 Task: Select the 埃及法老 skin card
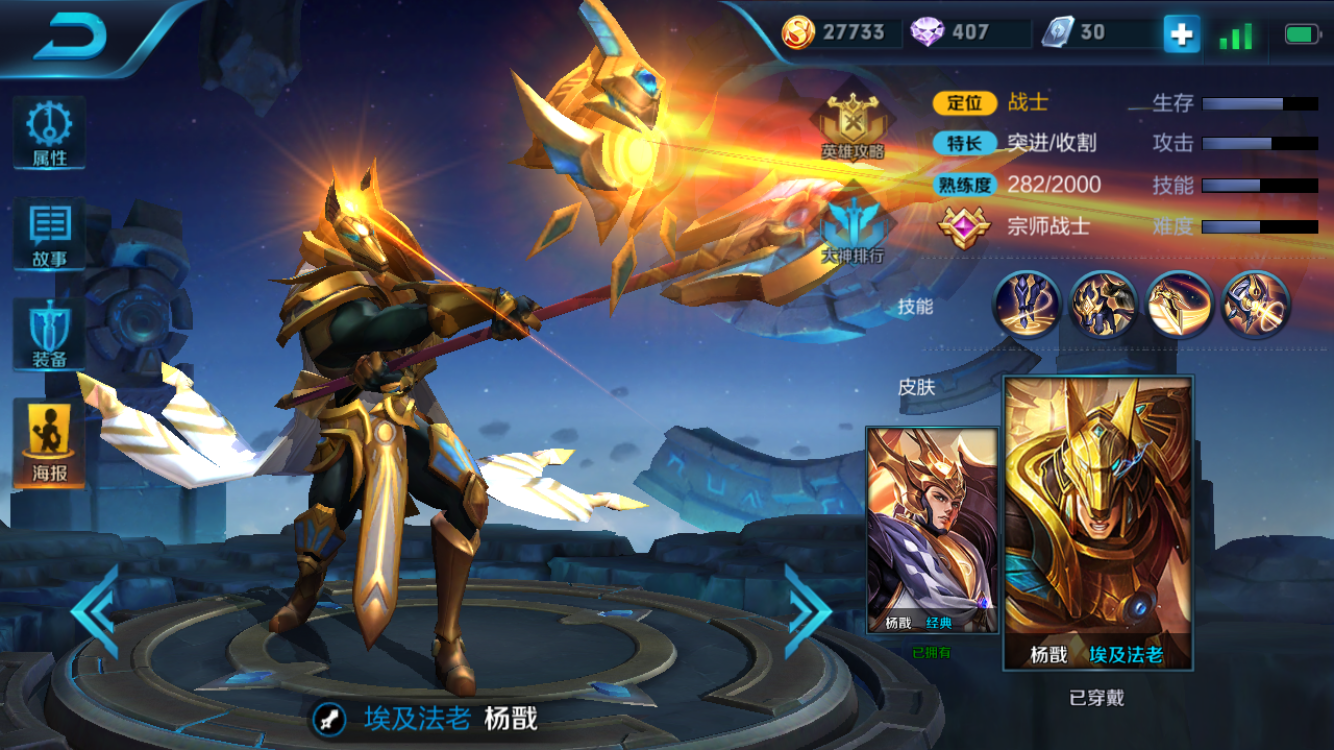tap(1098, 522)
